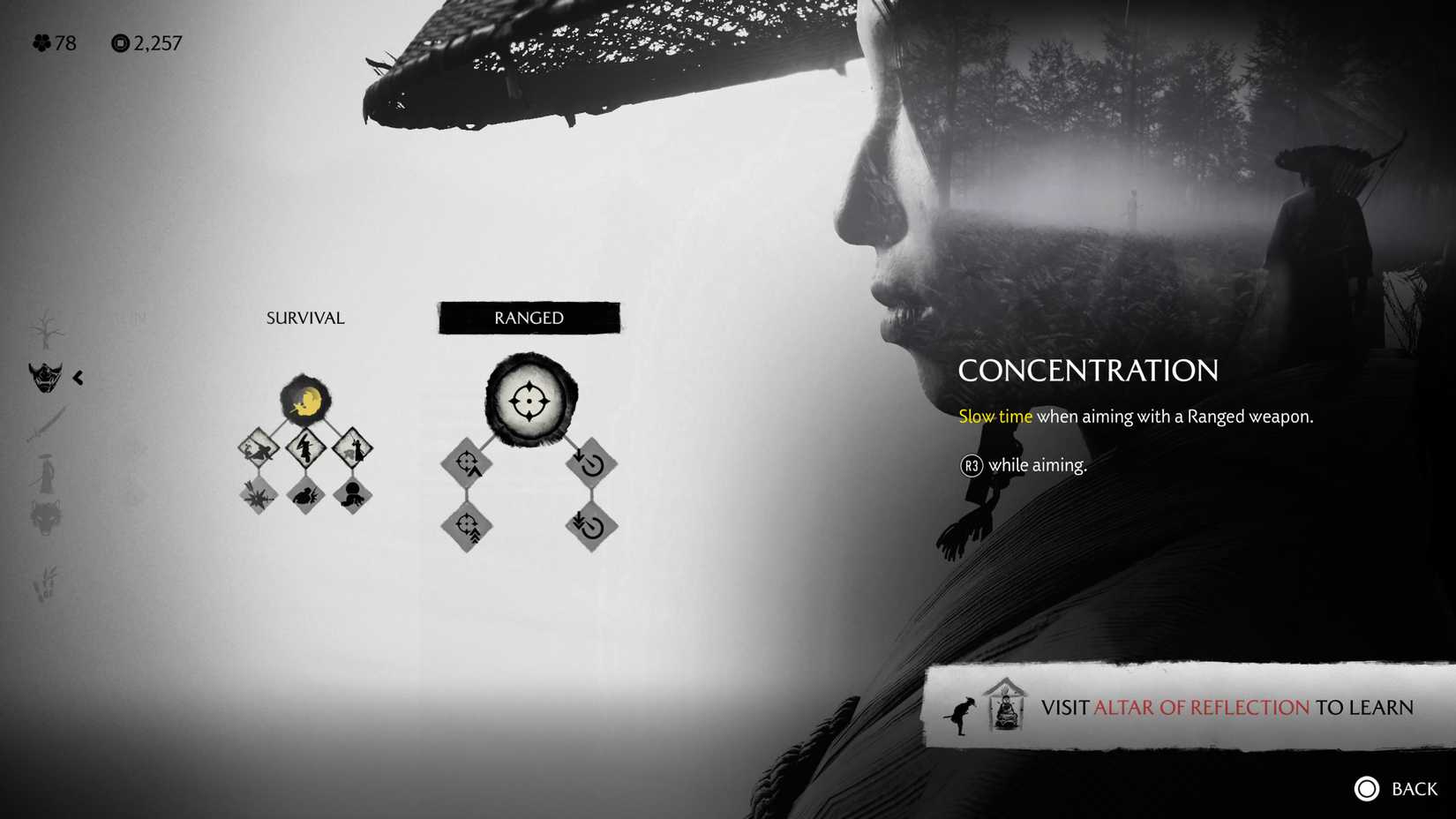Select the frog skill icon in the Survival tree

tap(306, 495)
